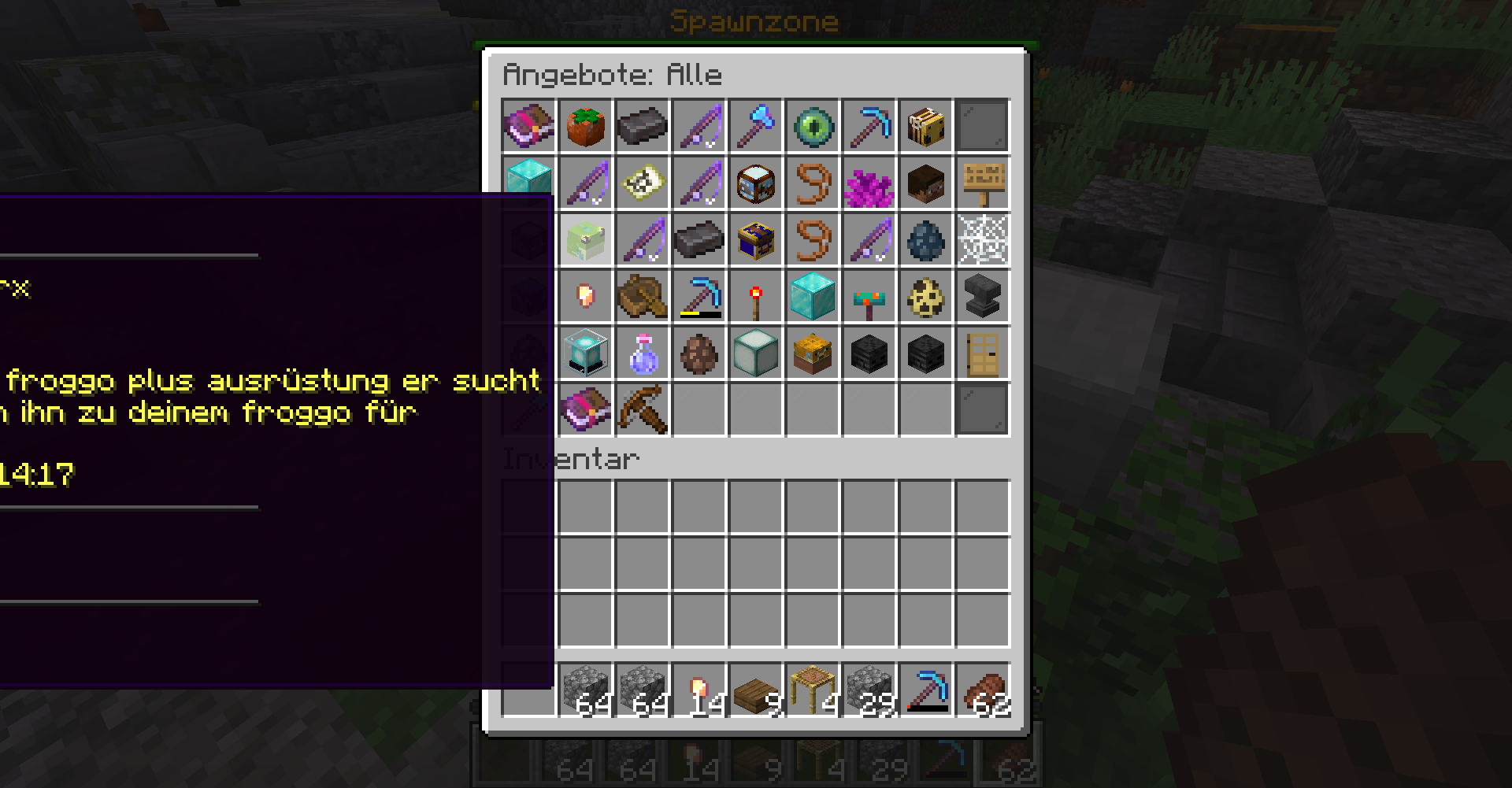Image resolution: width=1512 pixels, height=788 pixels.
Task: Choose the pink potion bottle offer
Action: coord(643,353)
